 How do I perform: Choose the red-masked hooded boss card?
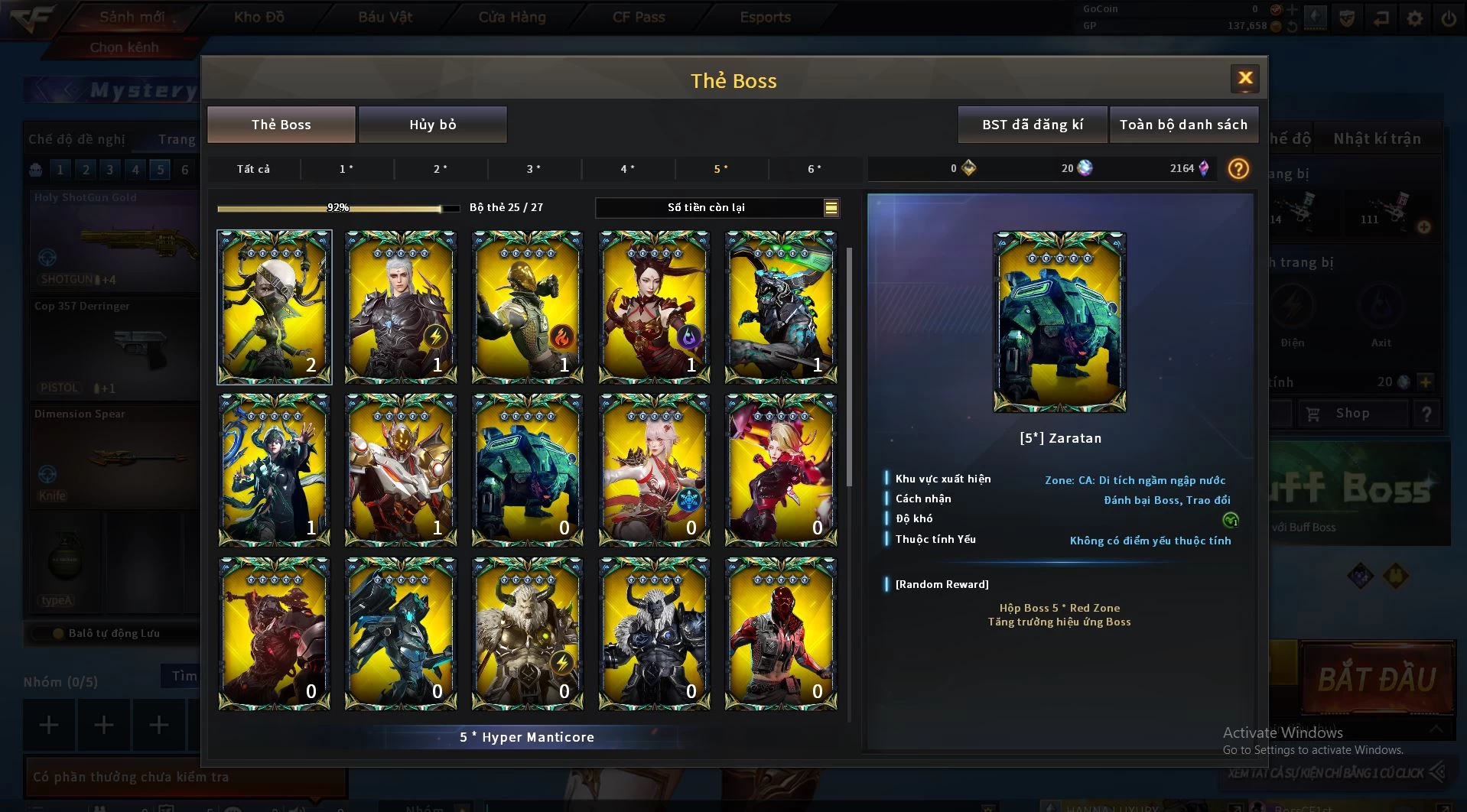coord(780,633)
